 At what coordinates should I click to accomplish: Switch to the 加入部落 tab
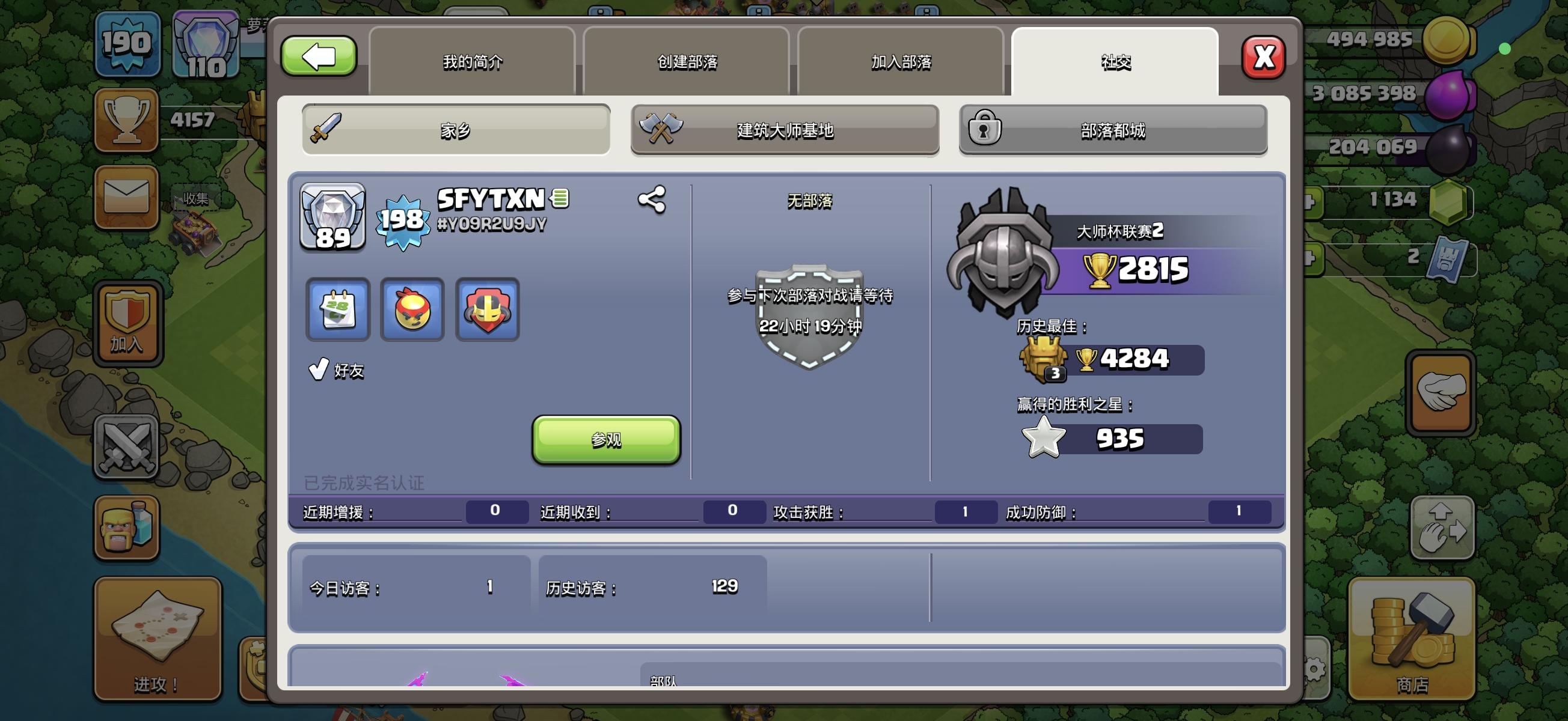coord(901,61)
